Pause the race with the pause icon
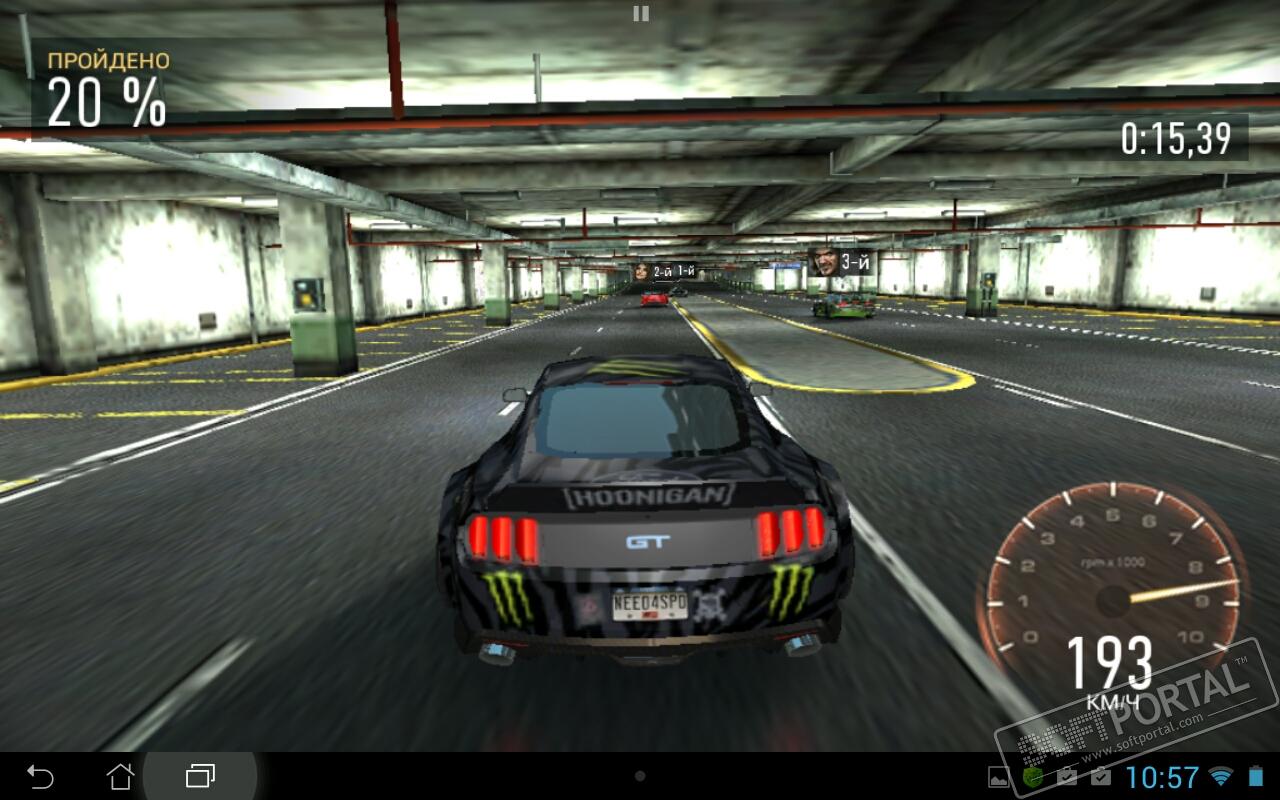Image resolution: width=1280 pixels, height=800 pixels. click(641, 13)
